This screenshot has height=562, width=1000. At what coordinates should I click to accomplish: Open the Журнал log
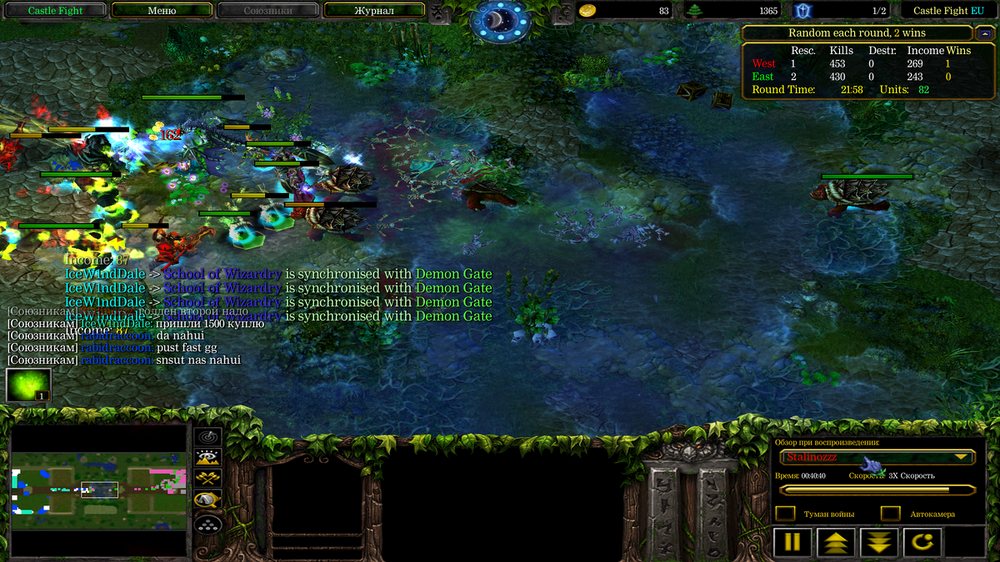(373, 10)
